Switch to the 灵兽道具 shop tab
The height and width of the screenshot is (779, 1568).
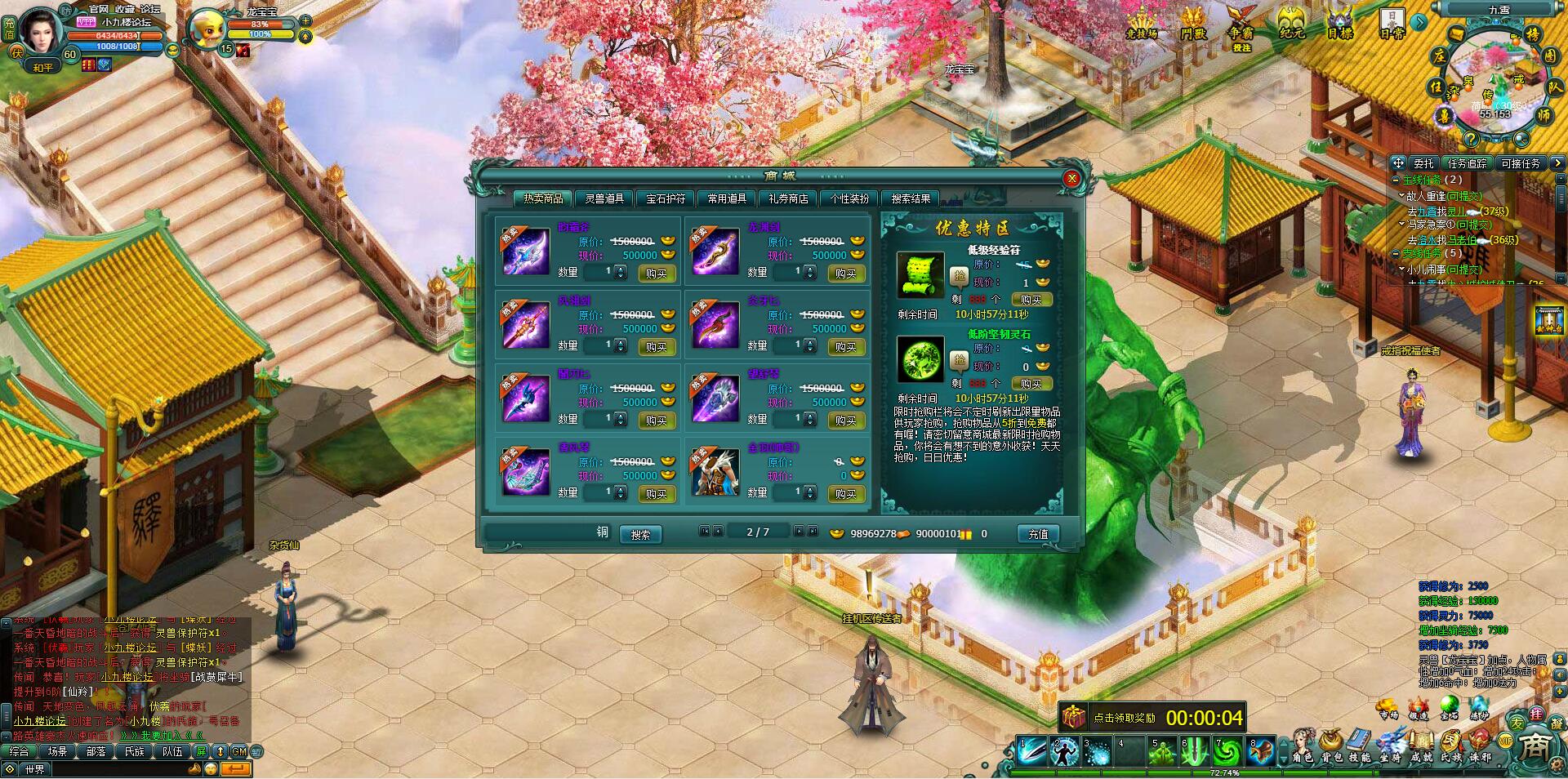(604, 198)
